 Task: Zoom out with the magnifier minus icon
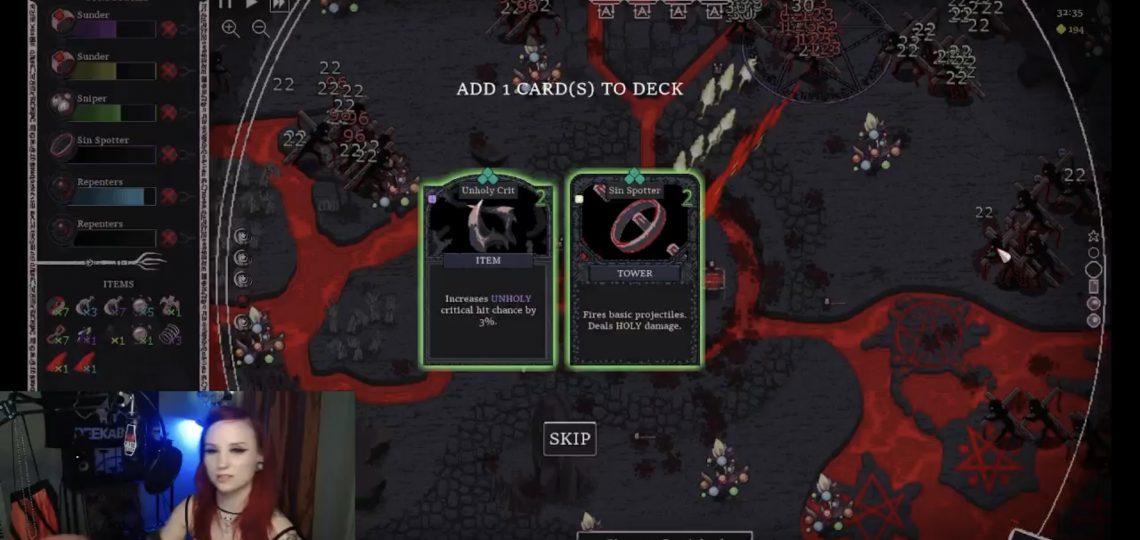pyautogui.click(x=261, y=28)
